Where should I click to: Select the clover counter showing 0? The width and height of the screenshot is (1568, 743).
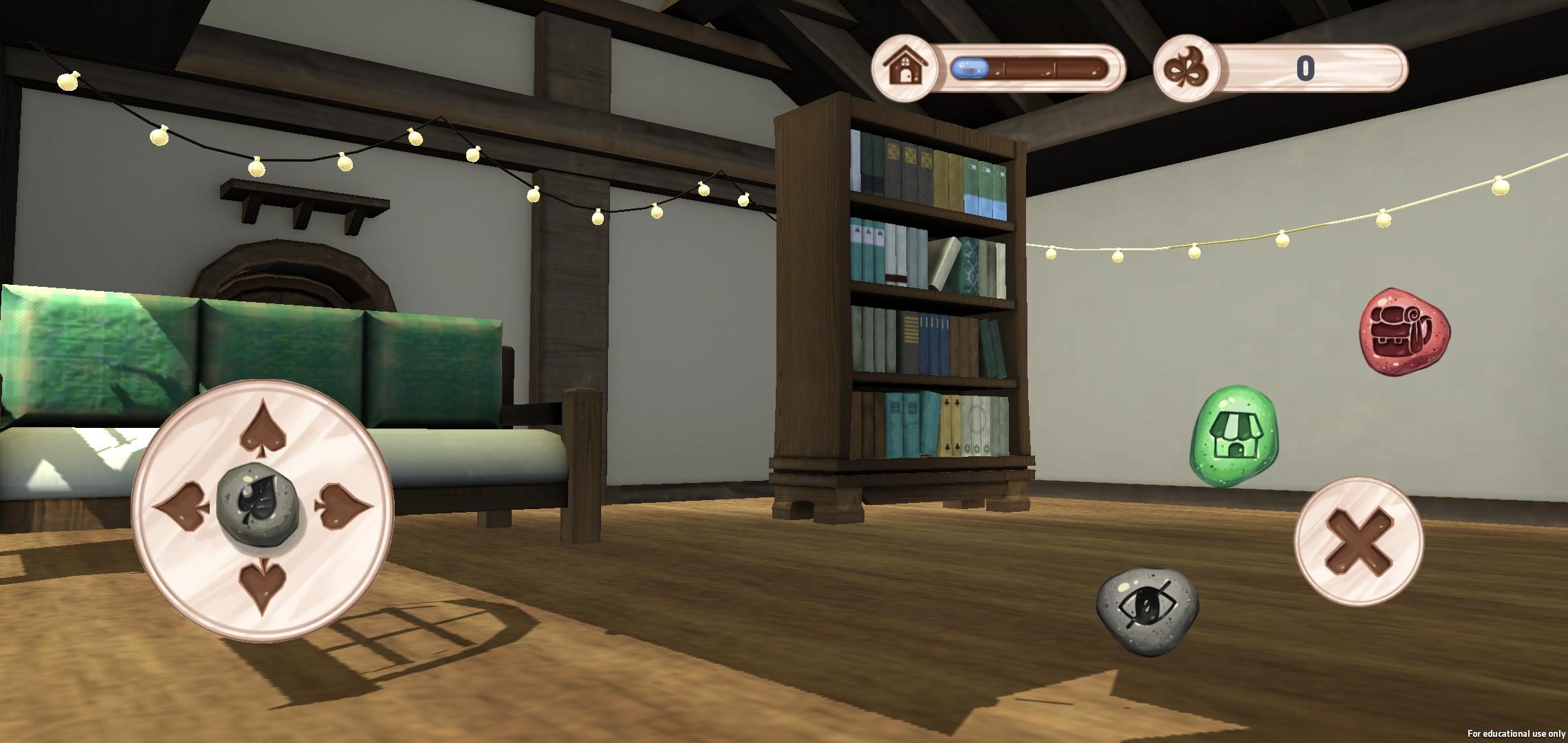click(1307, 68)
